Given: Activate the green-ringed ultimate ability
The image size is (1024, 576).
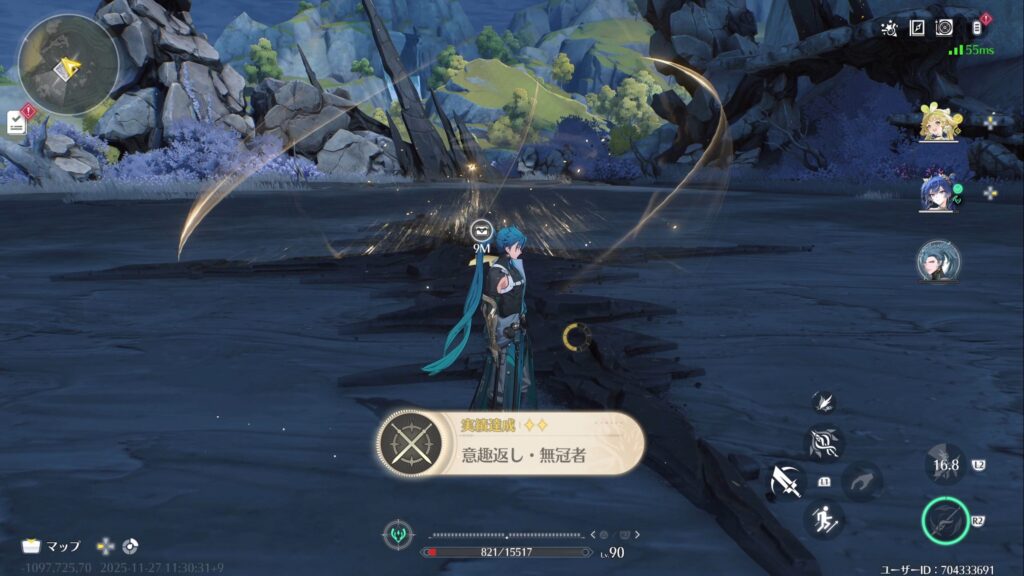Looking at the screenshot, I should click(x=945, y=521).
